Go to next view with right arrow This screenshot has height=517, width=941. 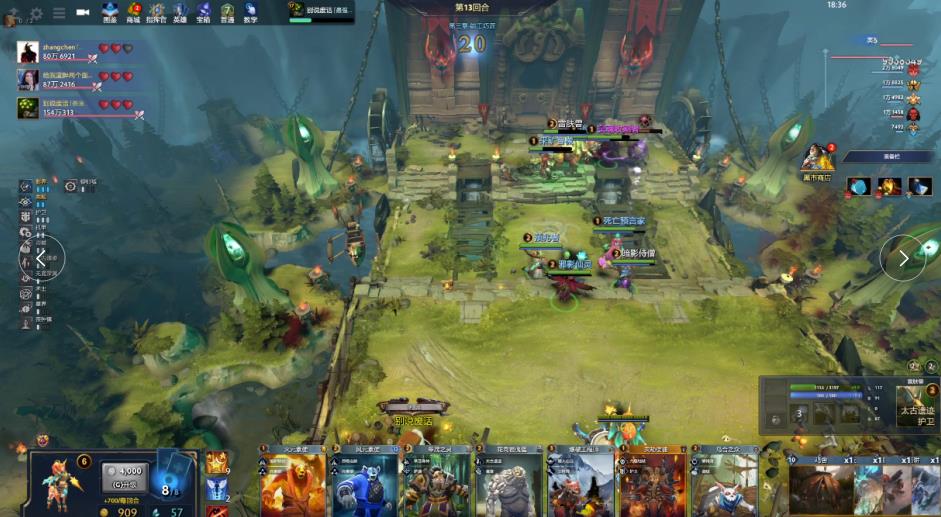(902, 258)
